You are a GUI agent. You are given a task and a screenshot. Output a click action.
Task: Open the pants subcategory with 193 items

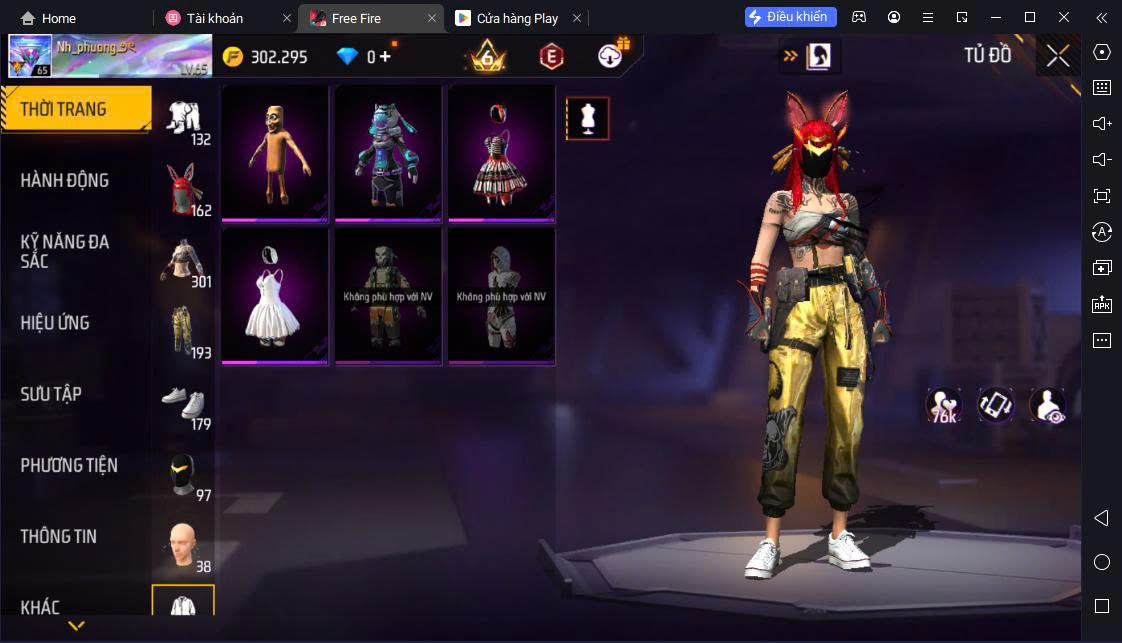pyautogui.click(x=183, y=326)
